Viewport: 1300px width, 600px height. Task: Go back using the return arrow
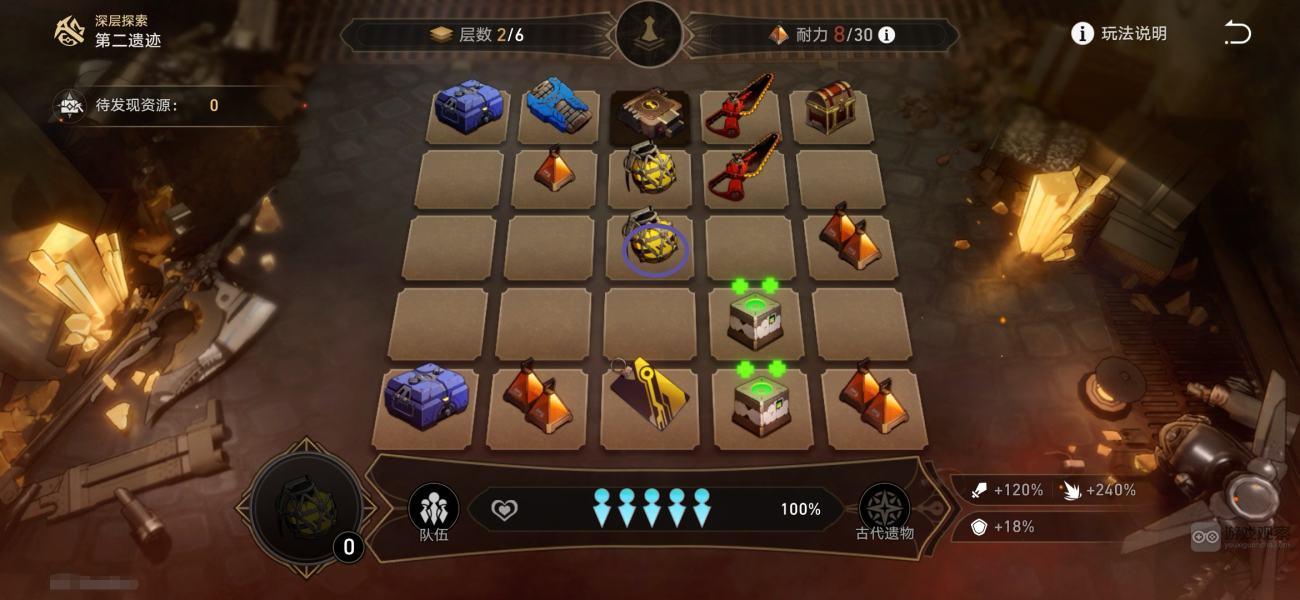[1237, 34]
